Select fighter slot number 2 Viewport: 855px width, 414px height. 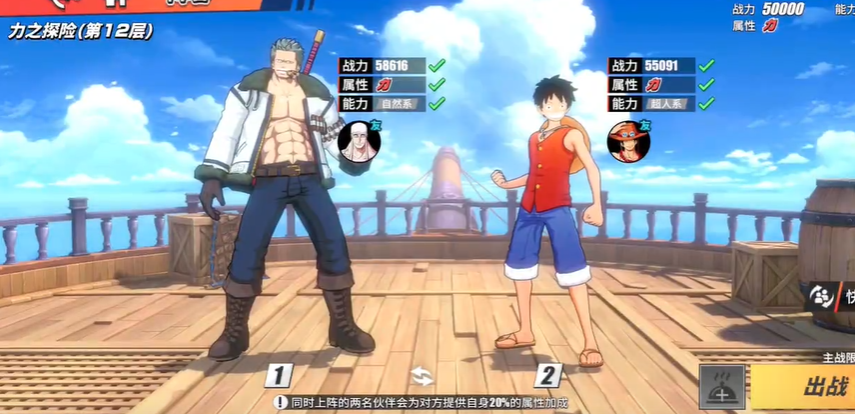point(547,376)
